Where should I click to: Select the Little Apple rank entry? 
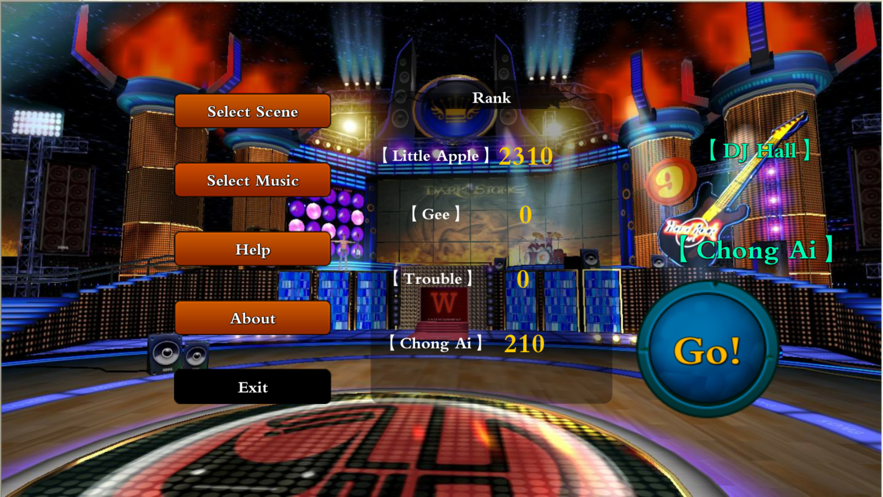pos(437,156)
